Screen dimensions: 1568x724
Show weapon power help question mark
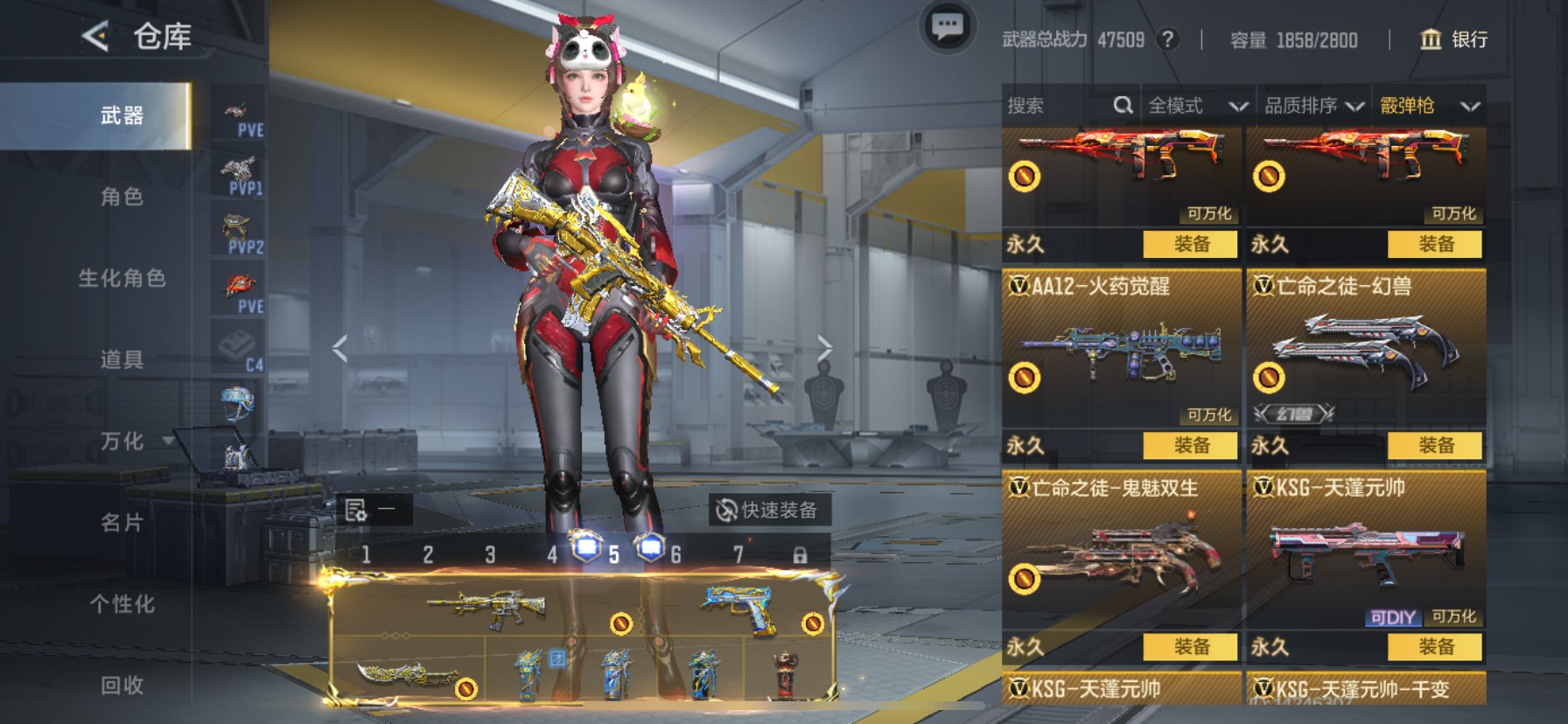(x=1166, y=39)
